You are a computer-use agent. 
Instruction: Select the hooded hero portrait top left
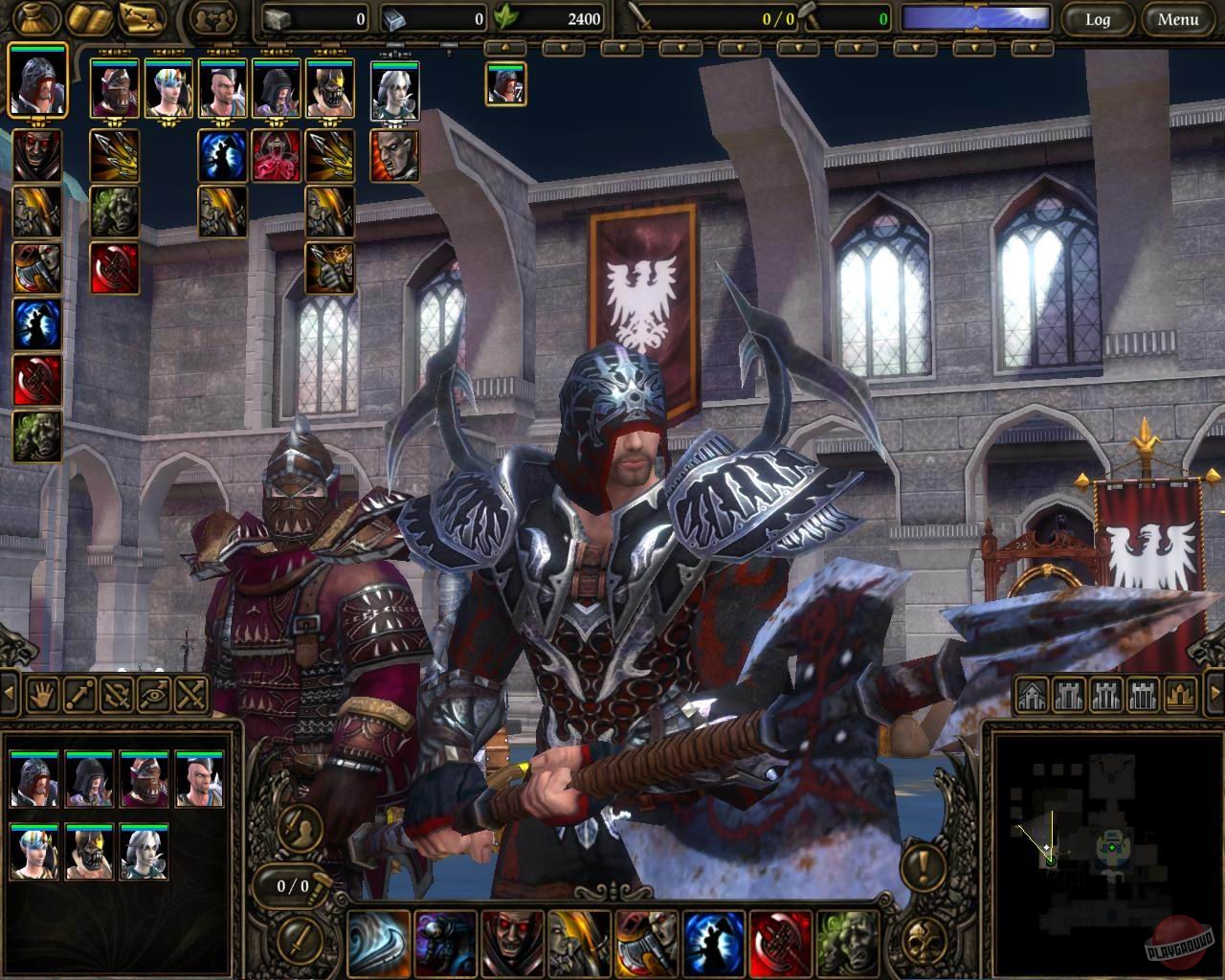point(38,84)
